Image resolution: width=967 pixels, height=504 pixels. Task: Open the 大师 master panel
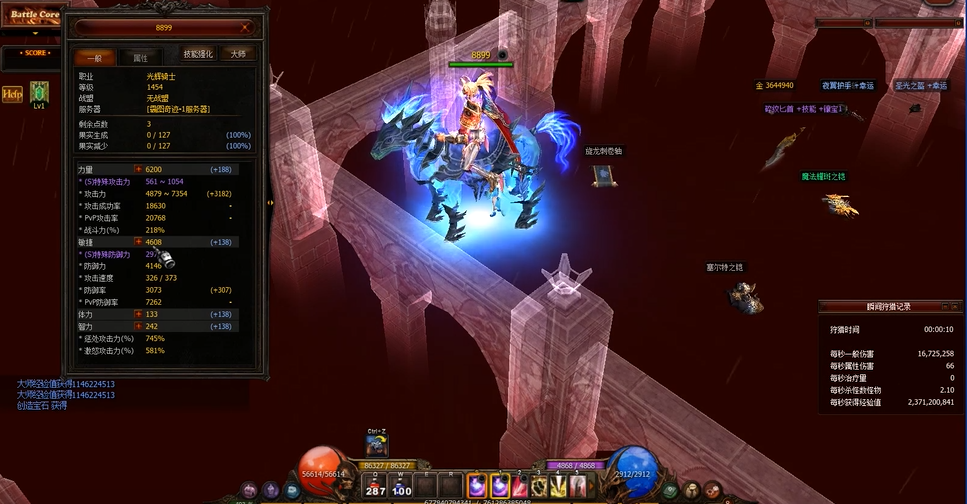point(238,54)
